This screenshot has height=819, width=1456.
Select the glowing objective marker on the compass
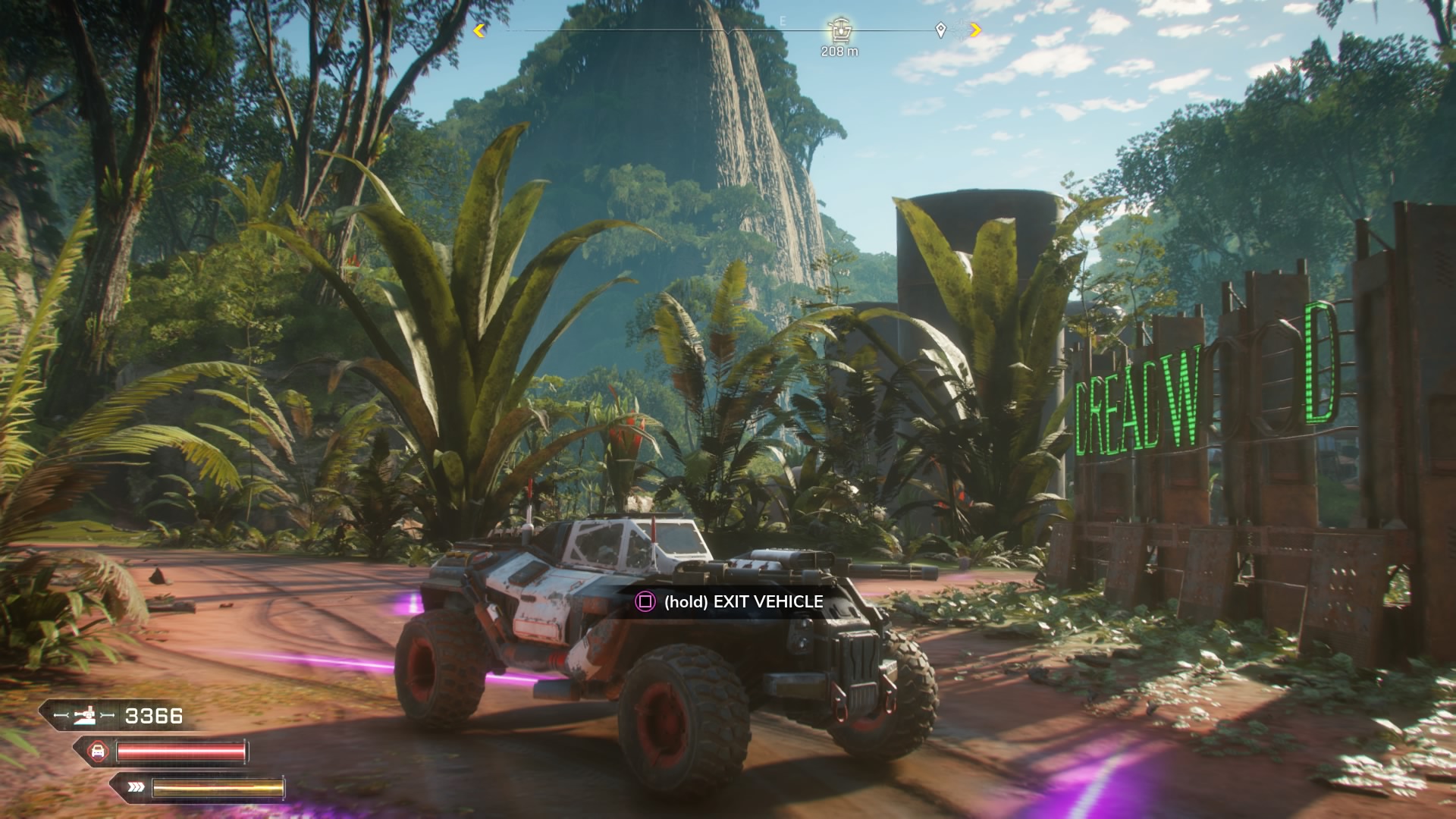839,30
